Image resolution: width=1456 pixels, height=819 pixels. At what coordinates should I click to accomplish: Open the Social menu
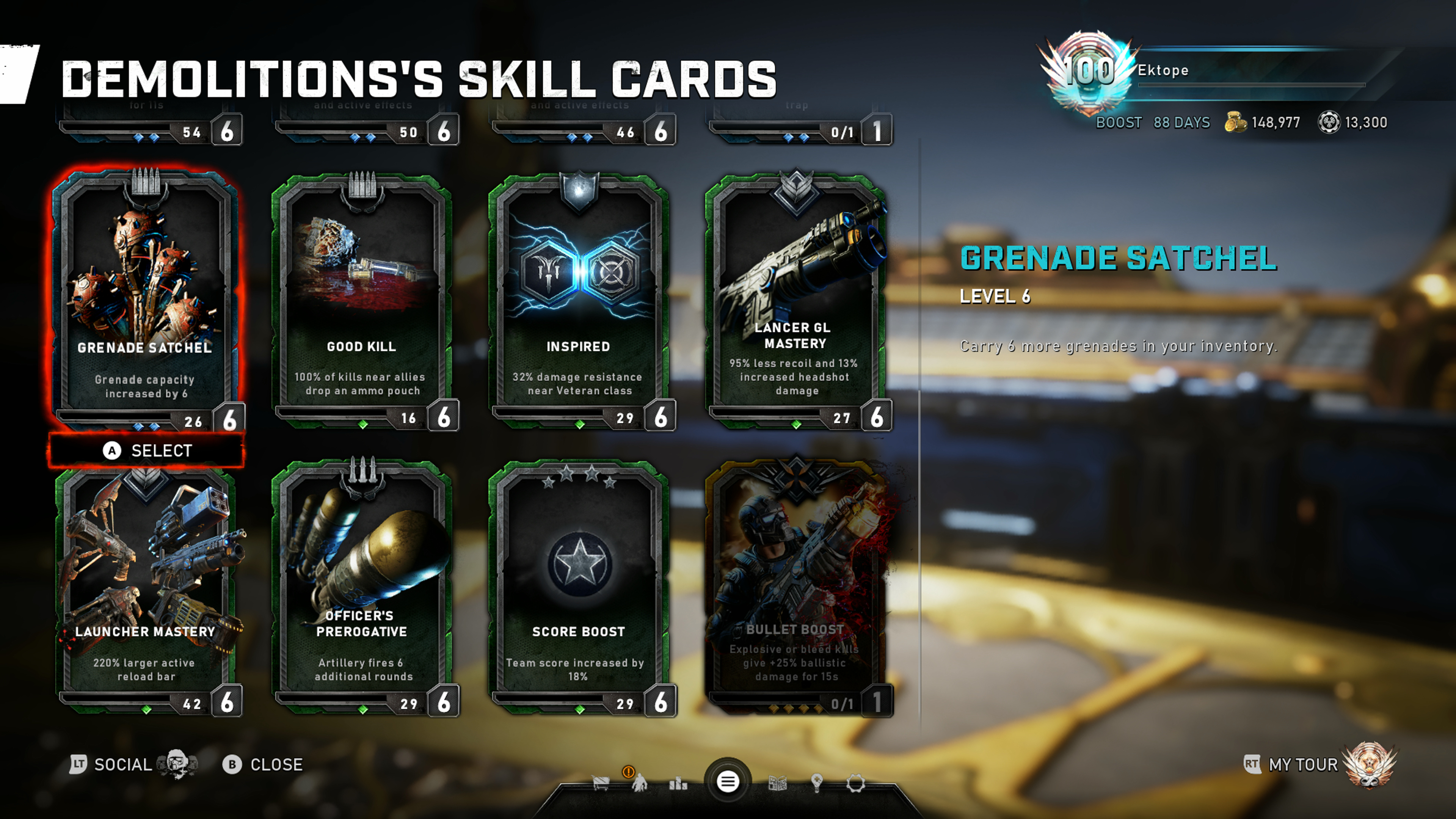click(x=122, y=765)
